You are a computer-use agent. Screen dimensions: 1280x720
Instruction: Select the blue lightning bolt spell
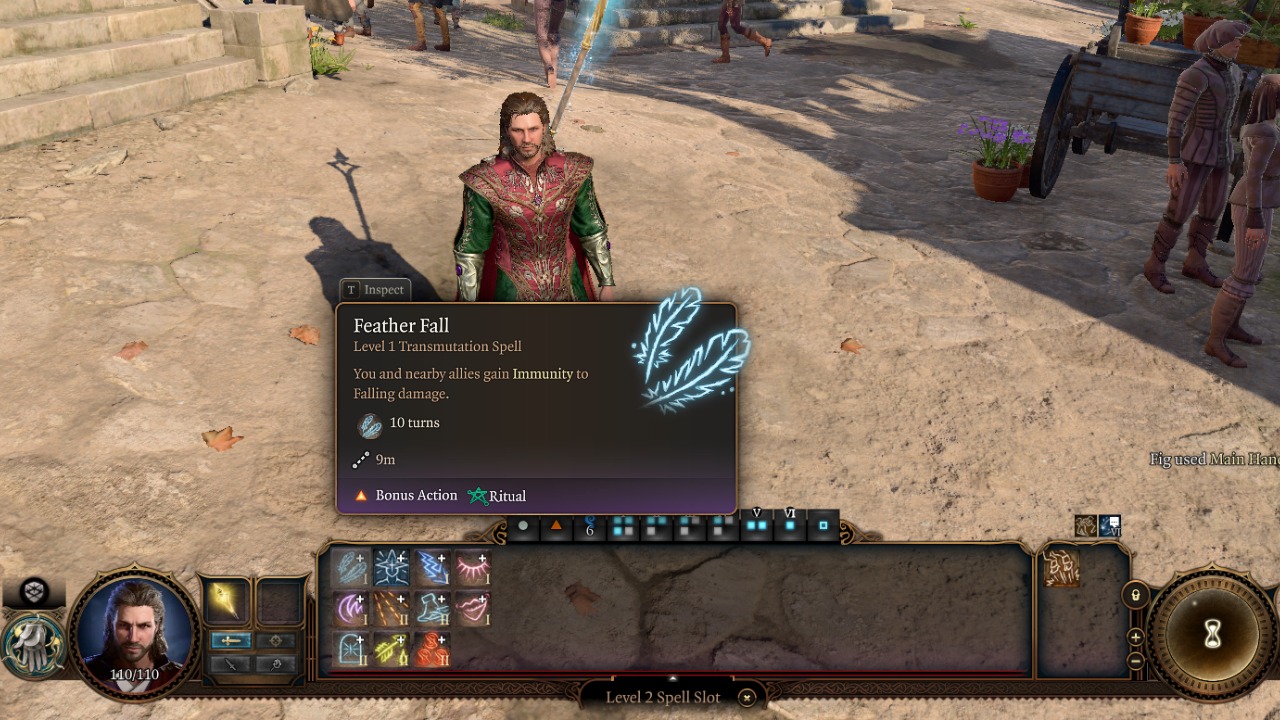[432, 567]
